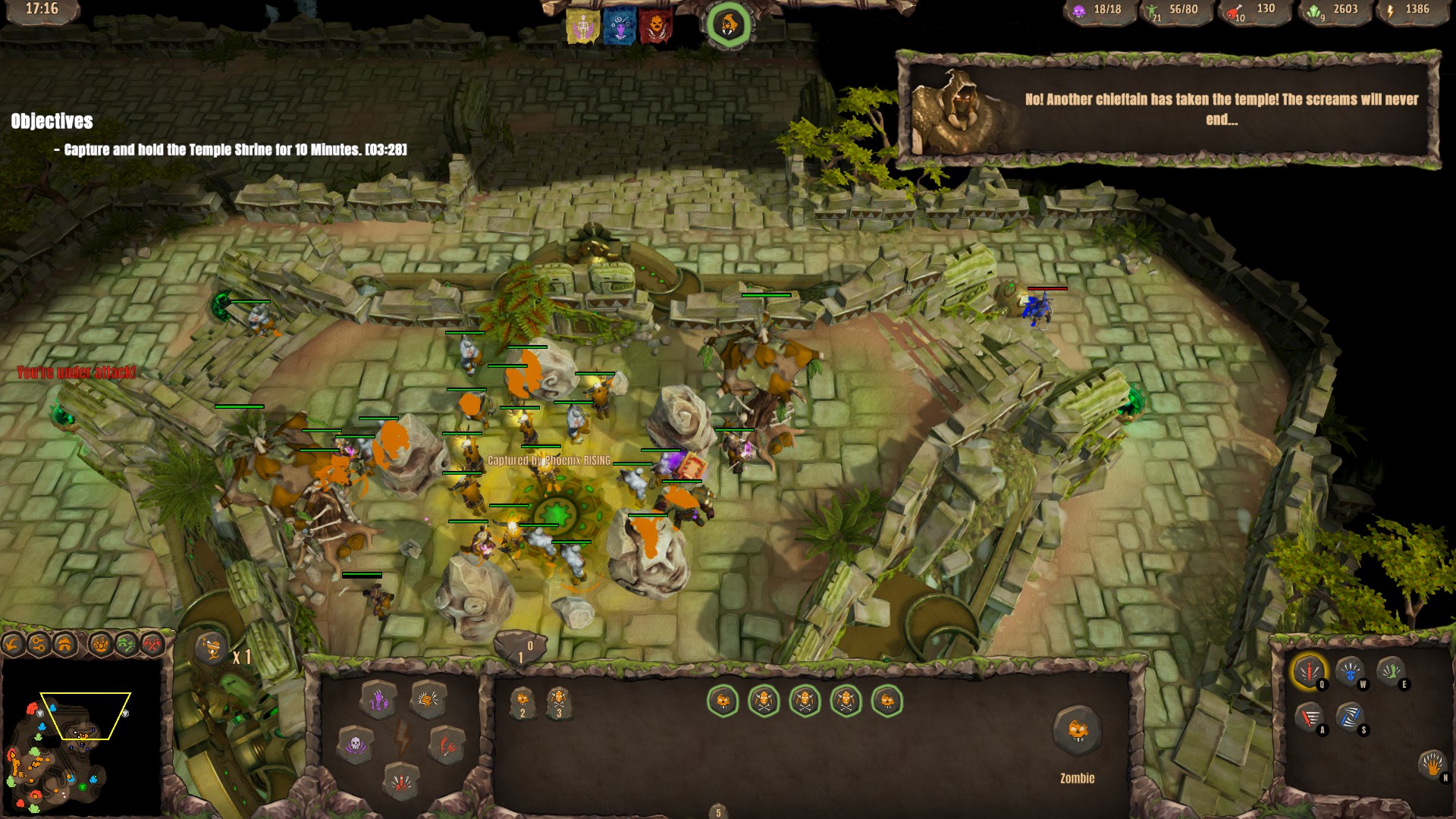Cast the purple skull spell
1456x819 pixels.
point(356,745)
